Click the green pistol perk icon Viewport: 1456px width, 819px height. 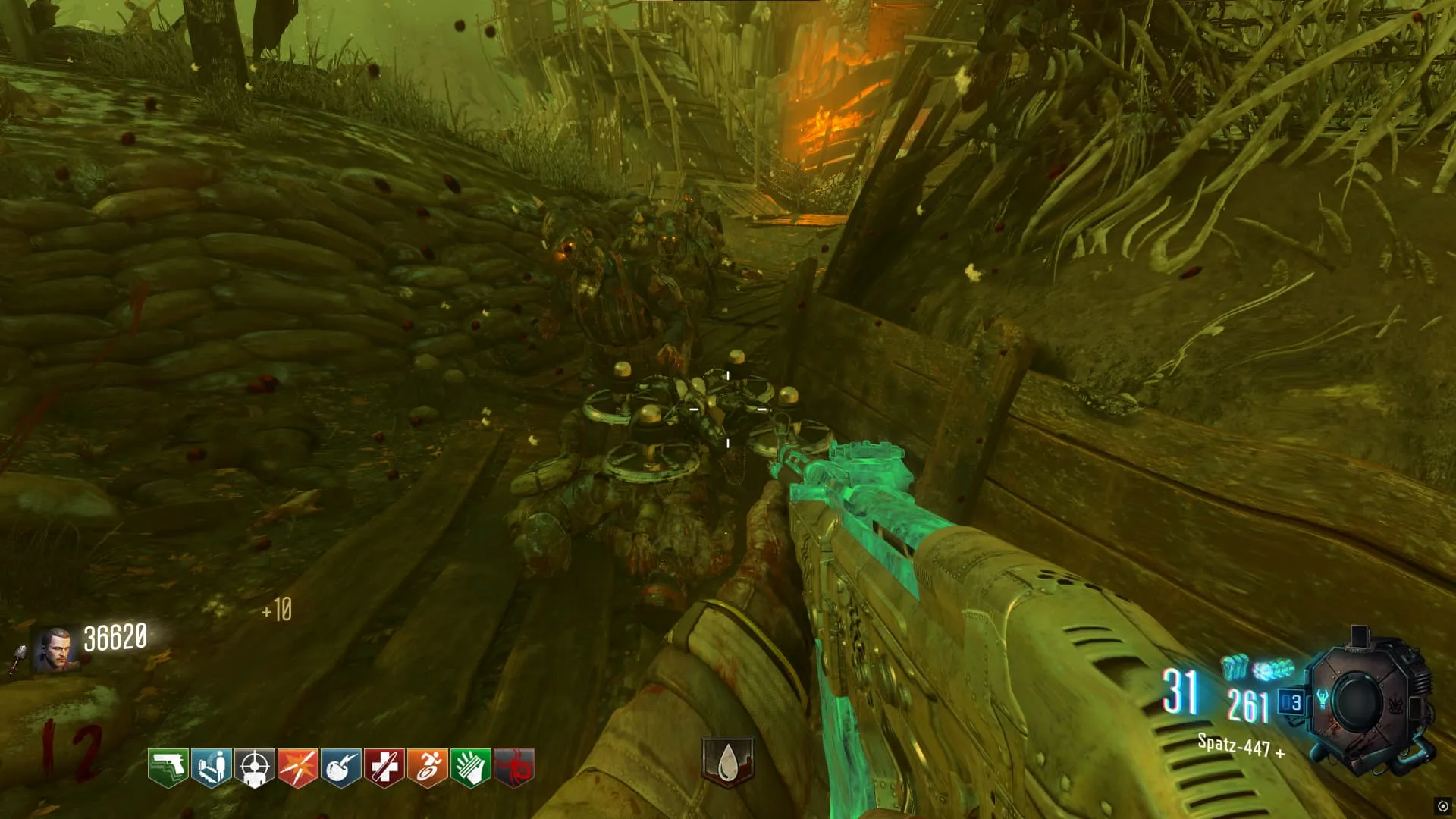pyautogui.click(x=168, y=768)
